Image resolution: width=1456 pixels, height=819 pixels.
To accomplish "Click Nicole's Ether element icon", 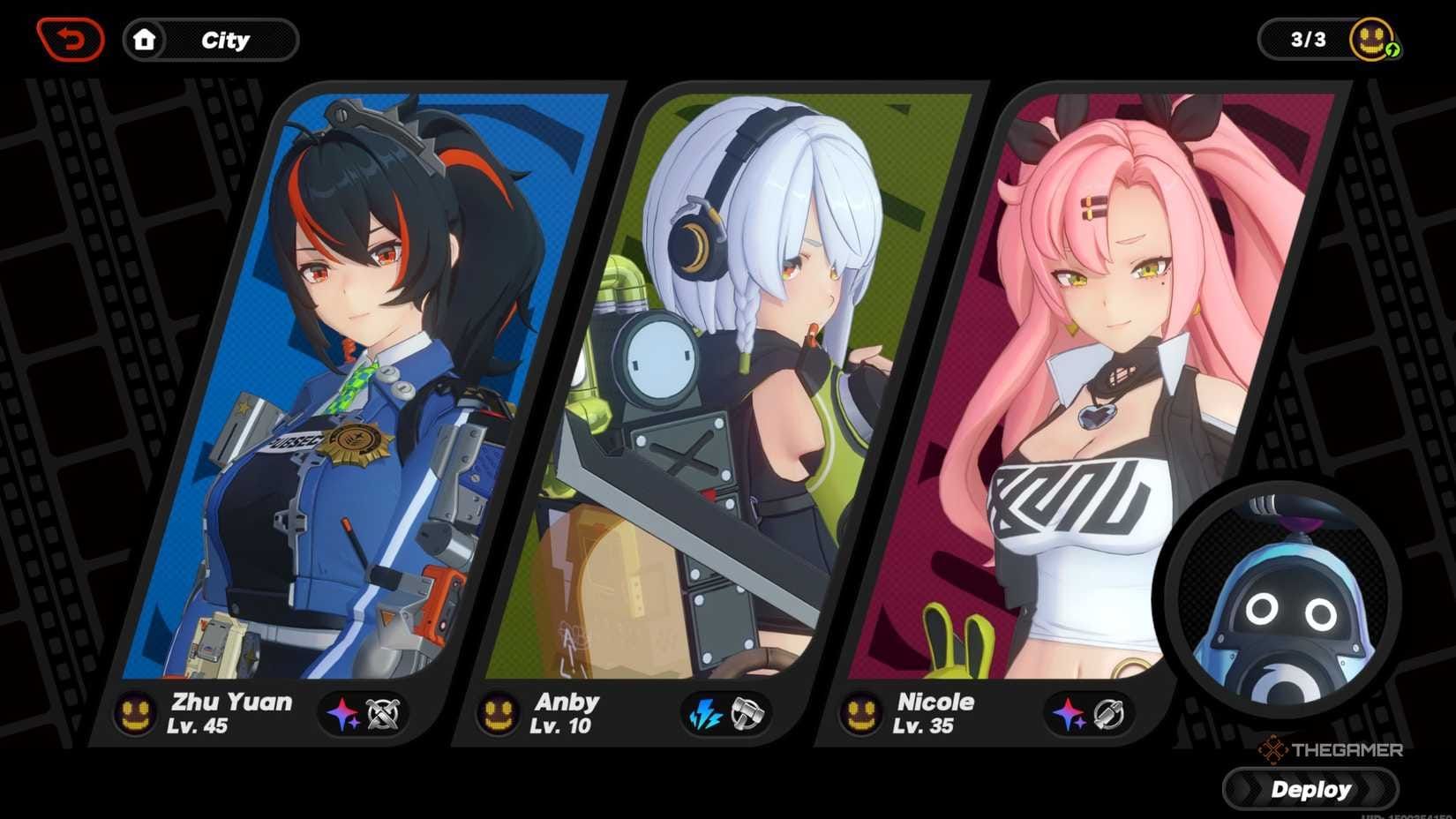I will coord(1069,713).
